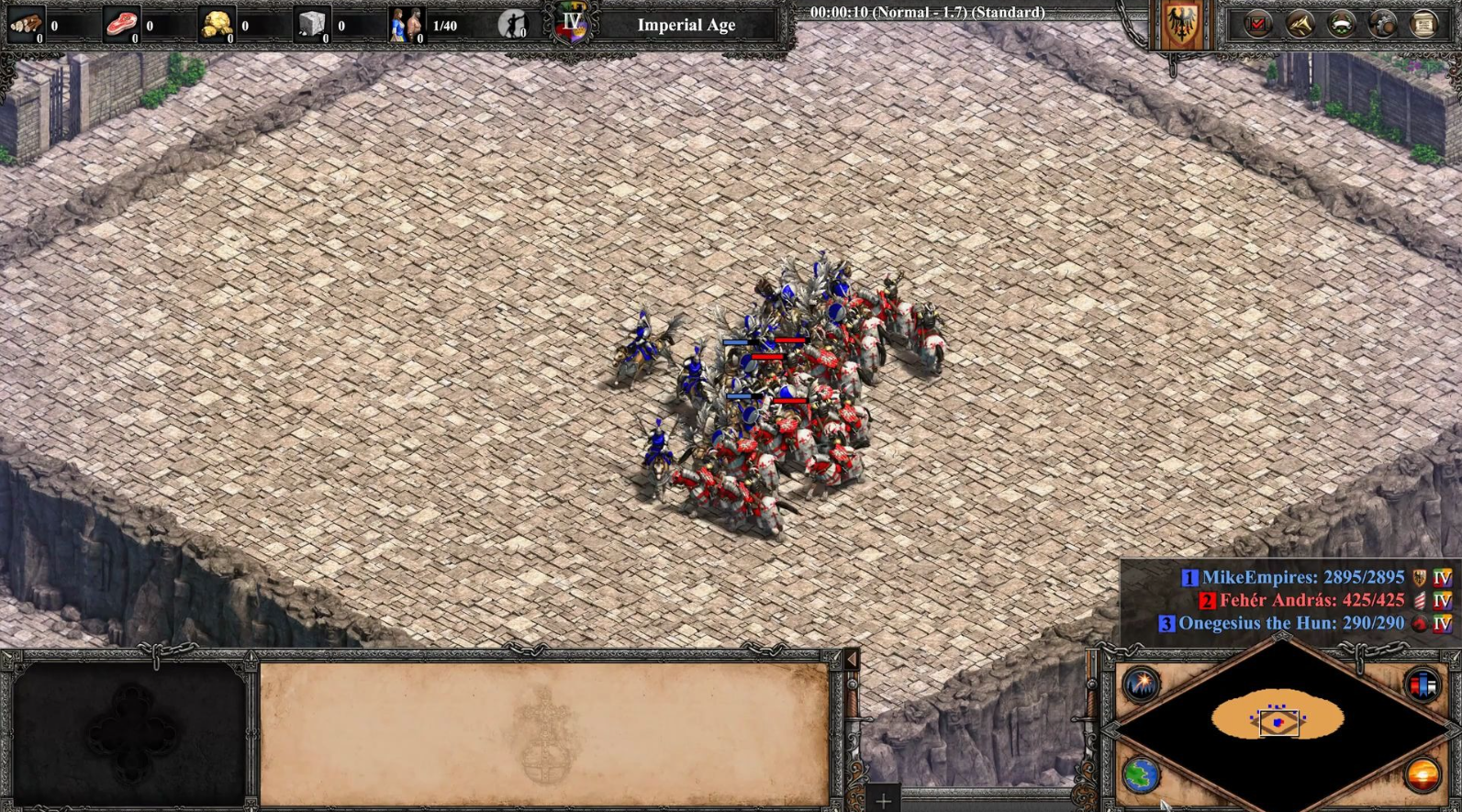Click the population villagers icon
The height and width of the screenshot is (812, 1462).
tap(407, 24)
